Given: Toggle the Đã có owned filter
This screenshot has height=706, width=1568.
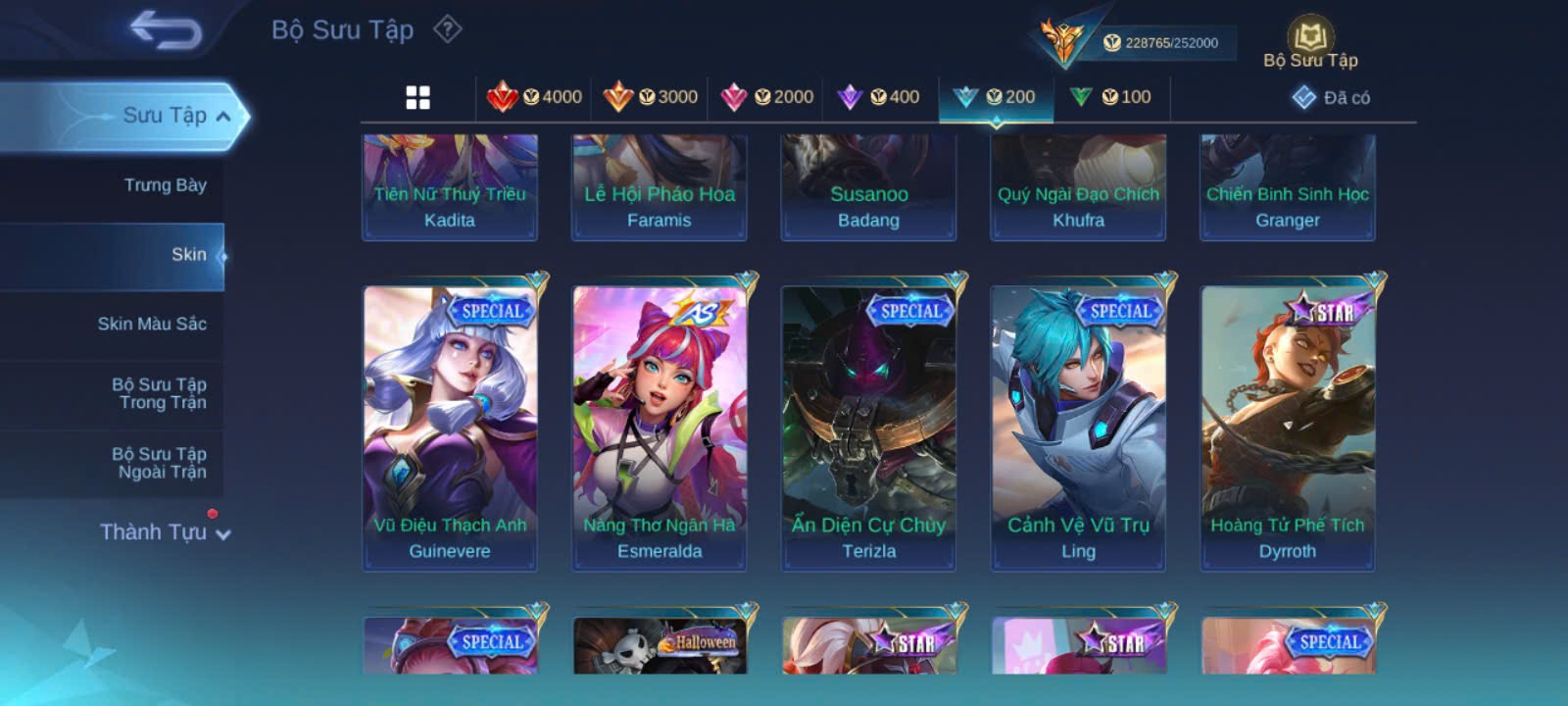Looking at the screenshot, I should (1331, 97).
